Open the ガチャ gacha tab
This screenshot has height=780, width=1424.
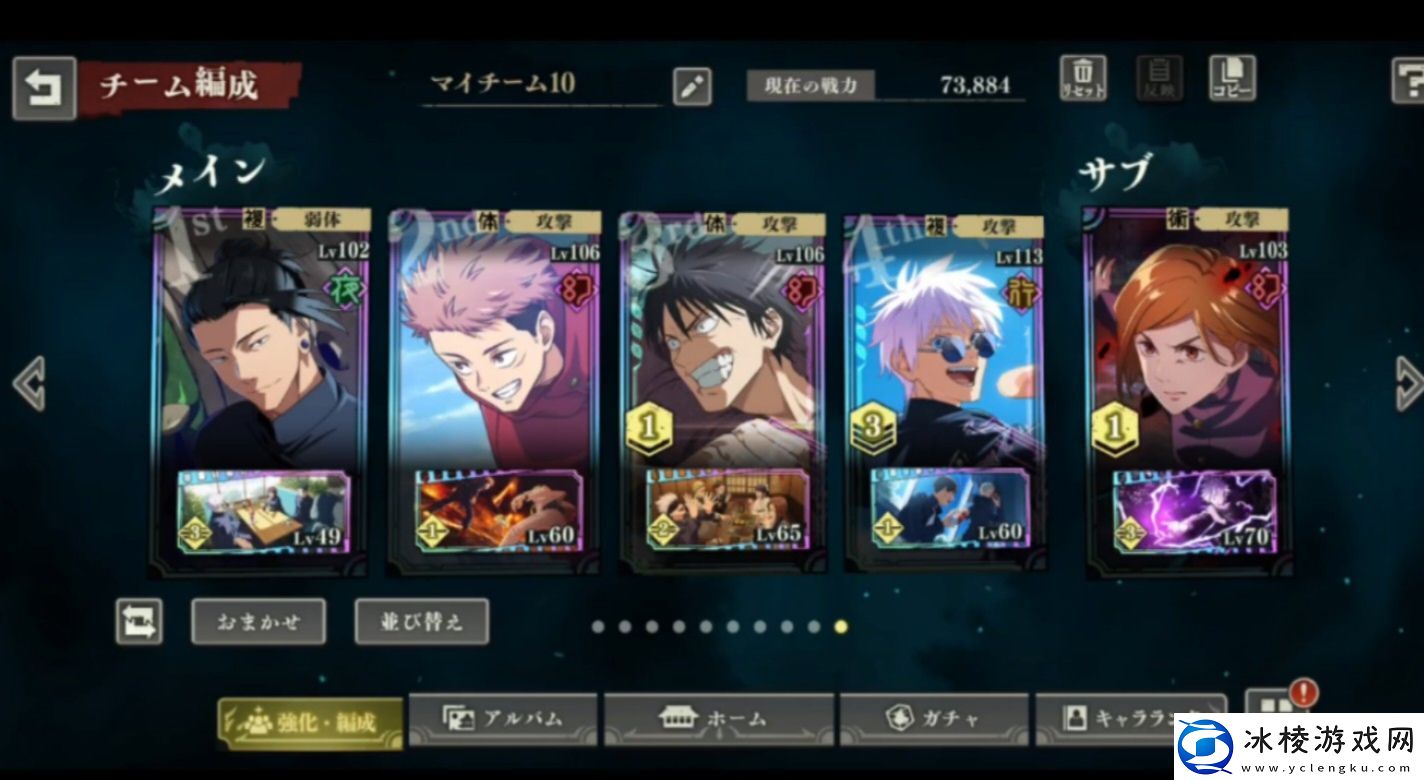pos(933,719)
